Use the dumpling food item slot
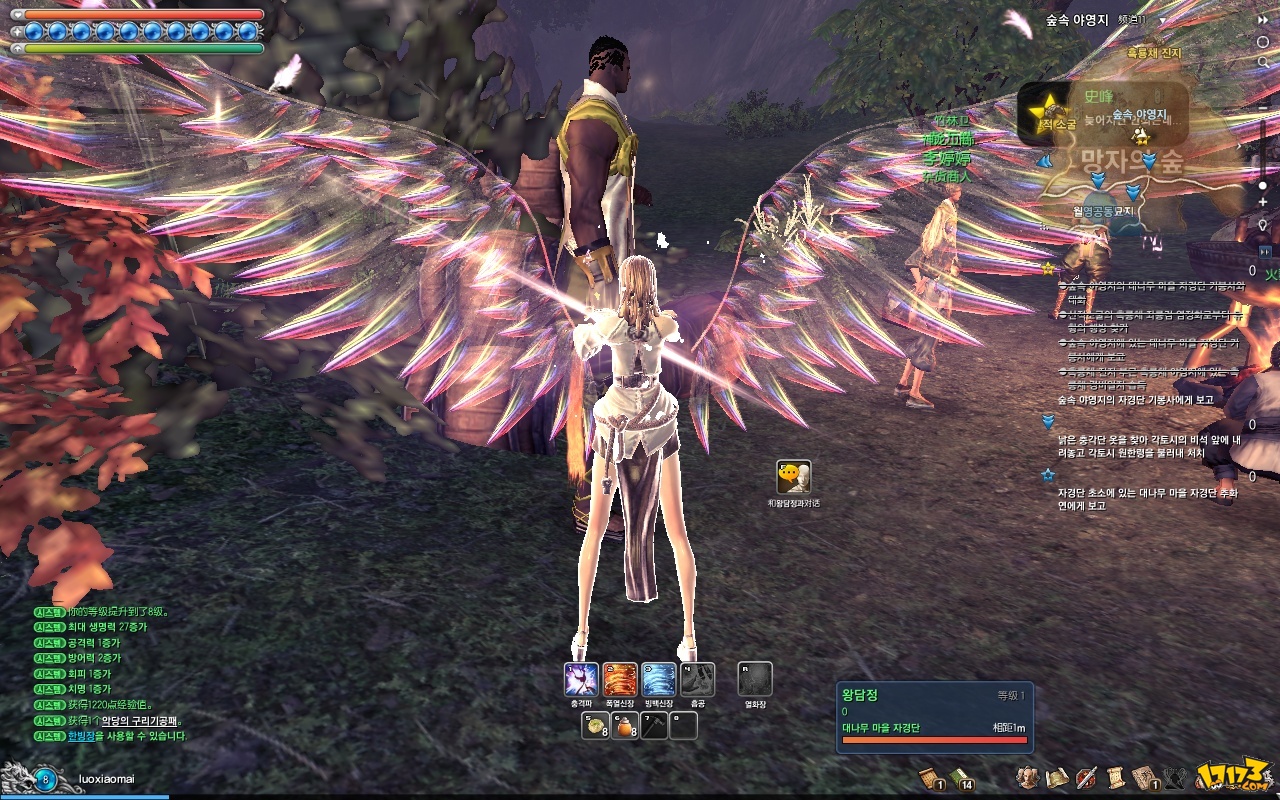The width and height of the screenshot is (1280, 800). [x=596, y=726]
